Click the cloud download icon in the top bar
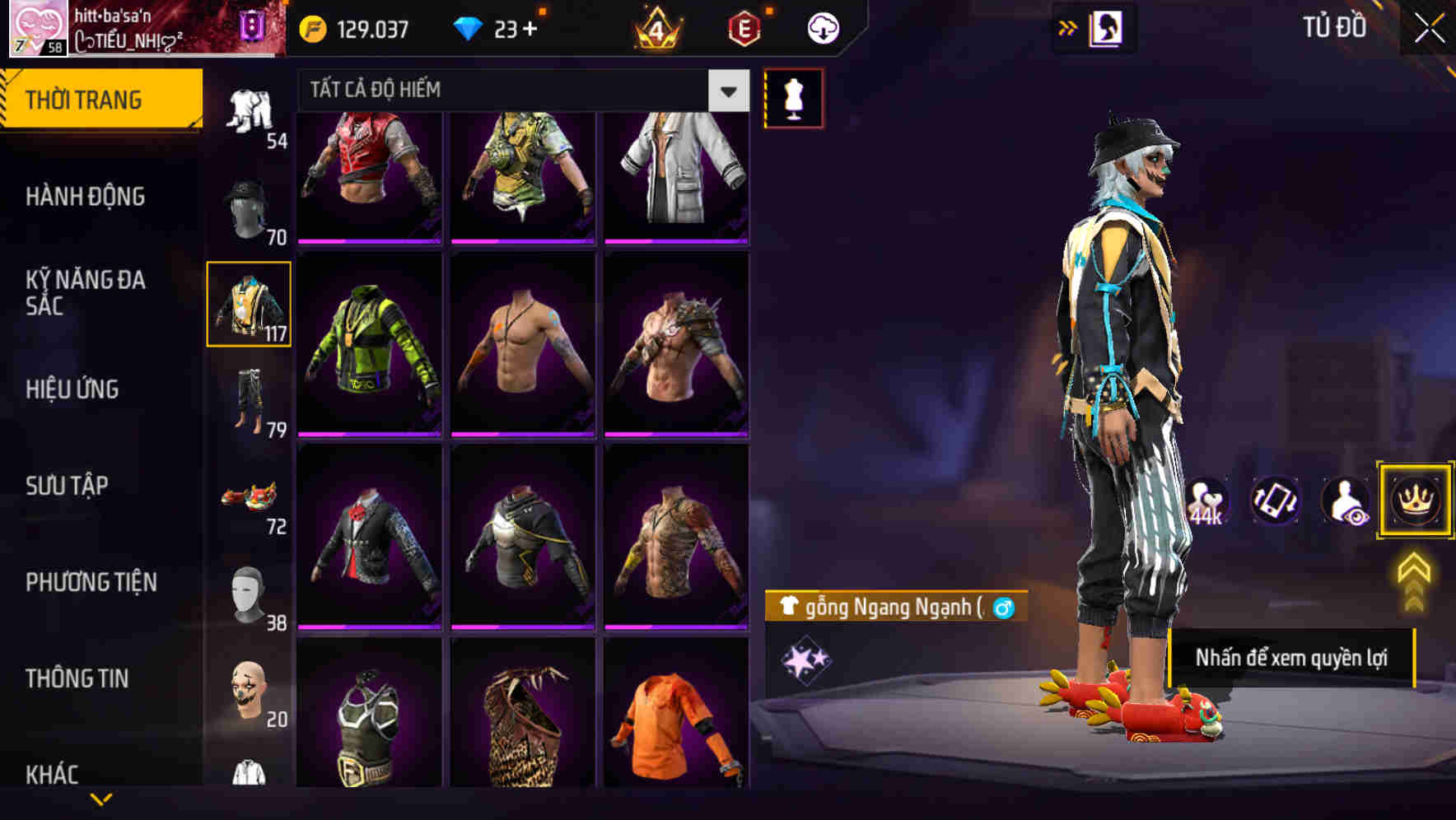 coord(822,27)
